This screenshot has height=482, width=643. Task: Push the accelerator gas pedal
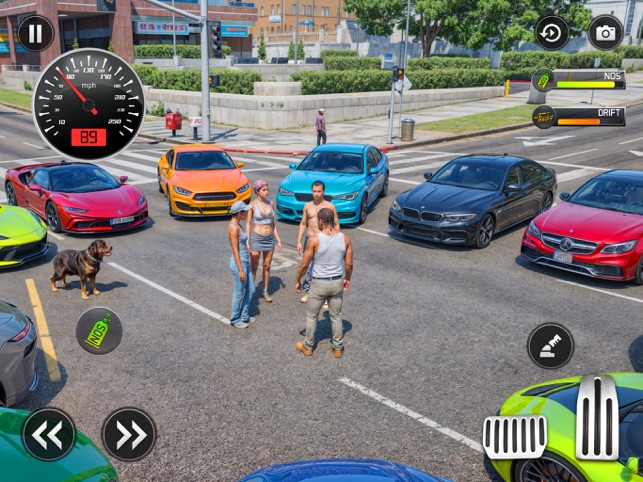(597, 417)
